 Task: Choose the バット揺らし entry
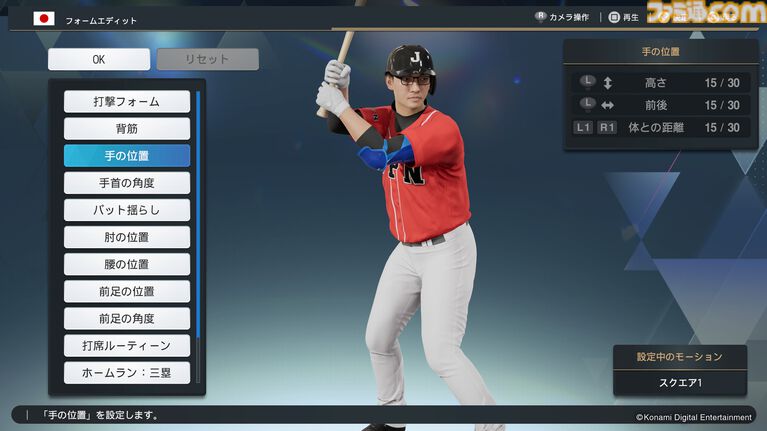[127, 210]
